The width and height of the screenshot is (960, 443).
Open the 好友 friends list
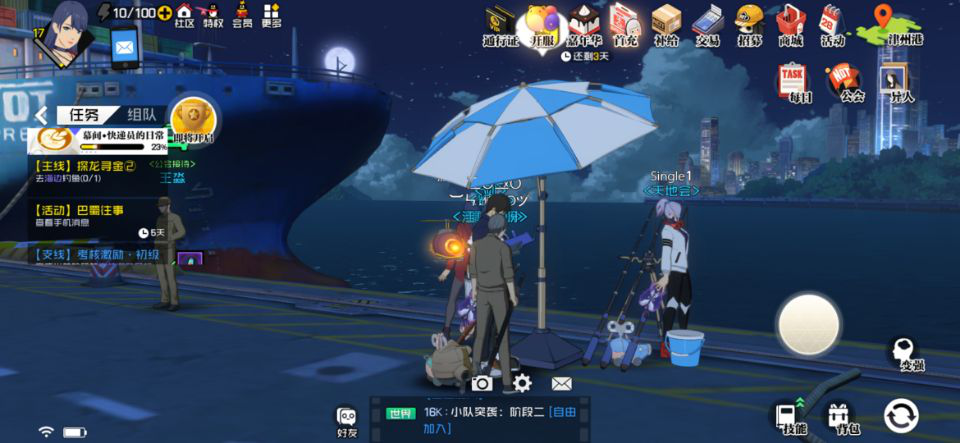click(347, 422)
